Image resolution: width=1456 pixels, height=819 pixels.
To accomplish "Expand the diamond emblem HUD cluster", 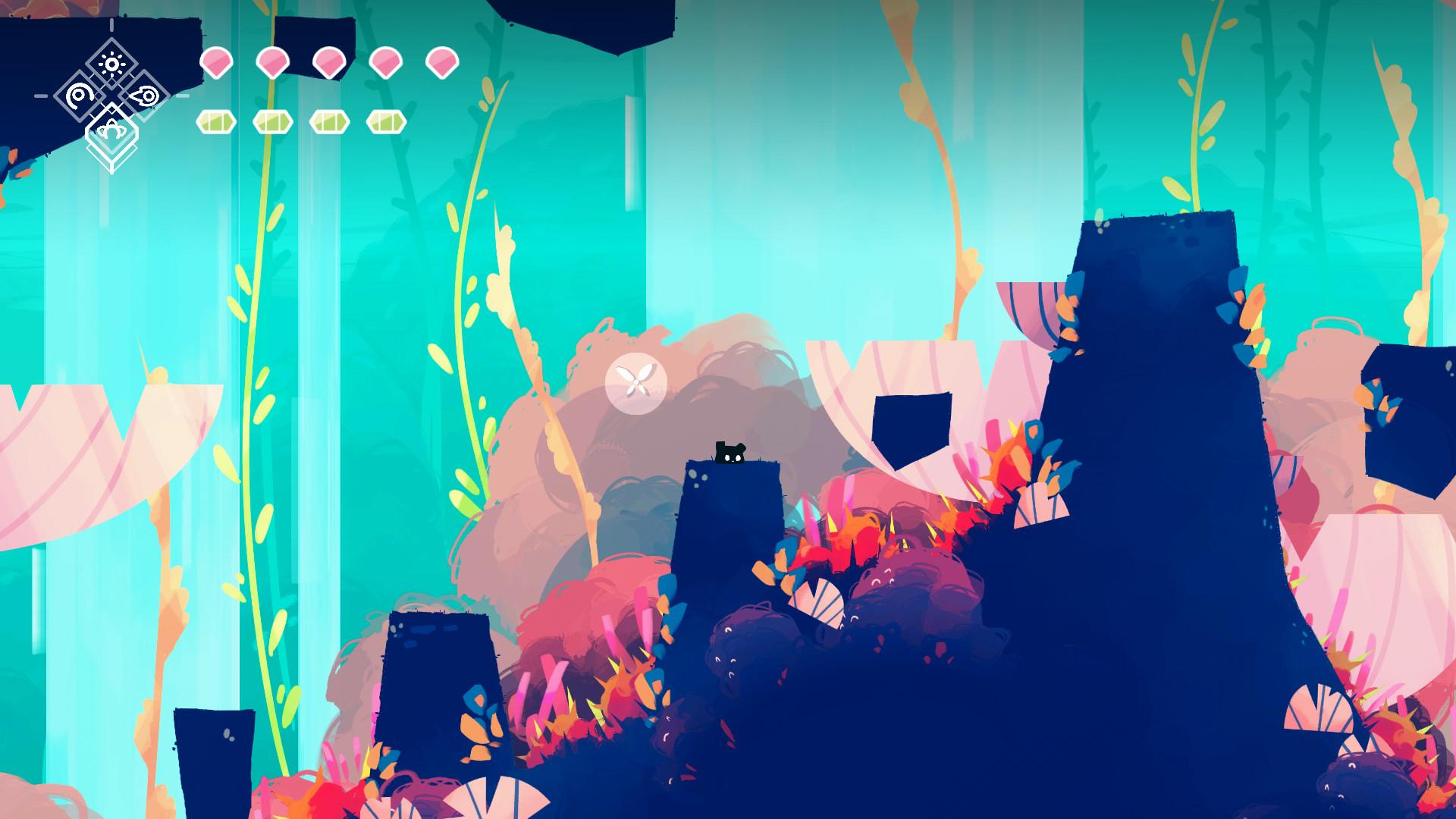I will 111,97.
